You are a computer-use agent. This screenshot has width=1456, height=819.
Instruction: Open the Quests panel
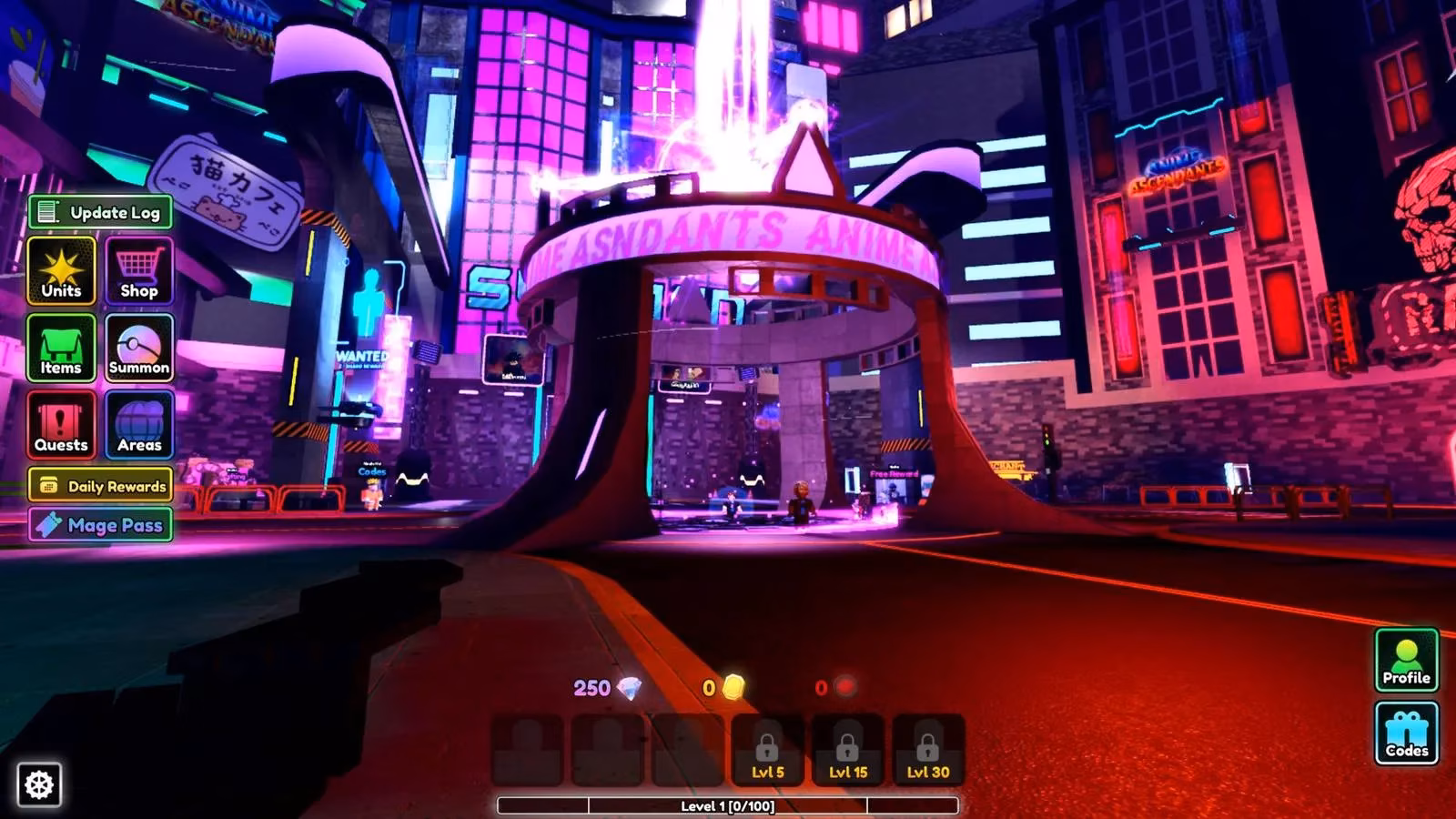pos(61,425)
